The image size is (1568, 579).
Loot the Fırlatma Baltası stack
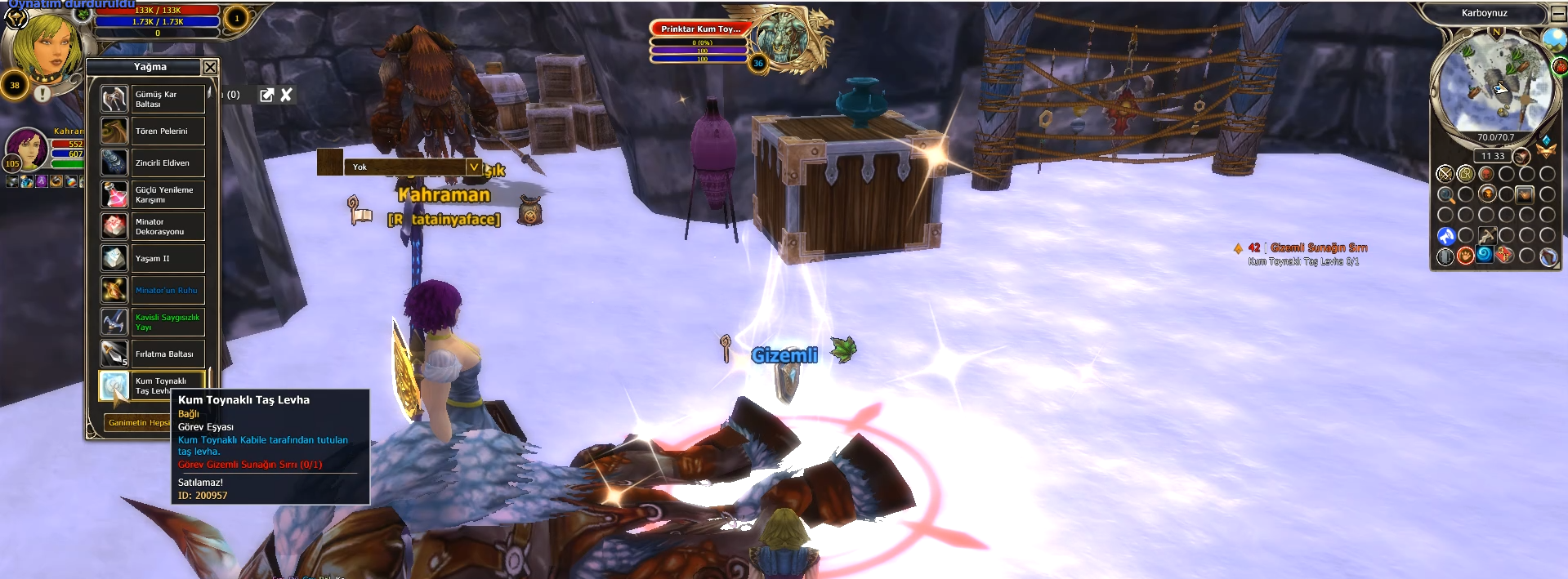pyautogui.click(x=152, y=354)
